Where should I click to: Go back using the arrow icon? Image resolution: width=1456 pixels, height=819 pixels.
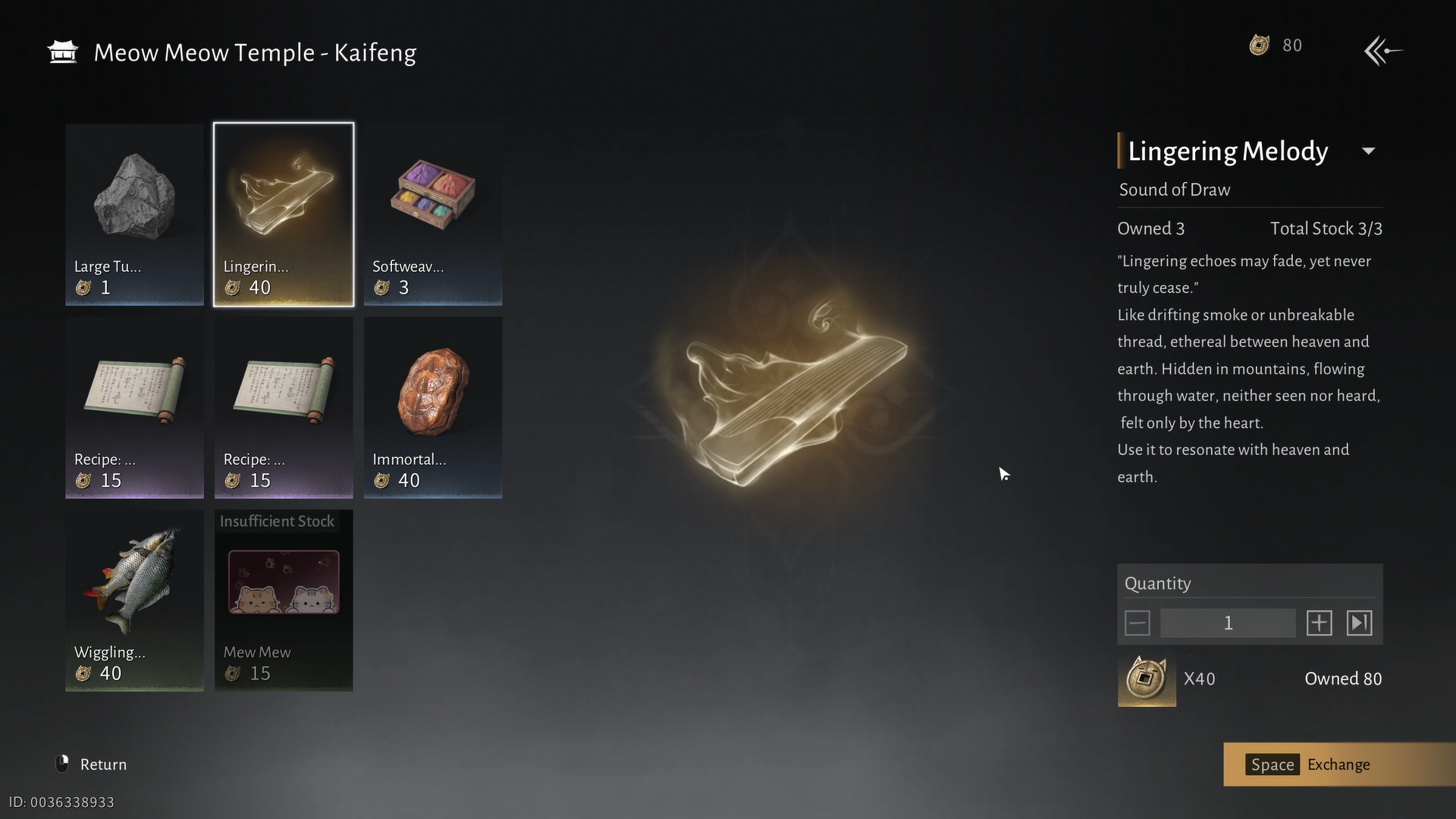point(1382,52)
